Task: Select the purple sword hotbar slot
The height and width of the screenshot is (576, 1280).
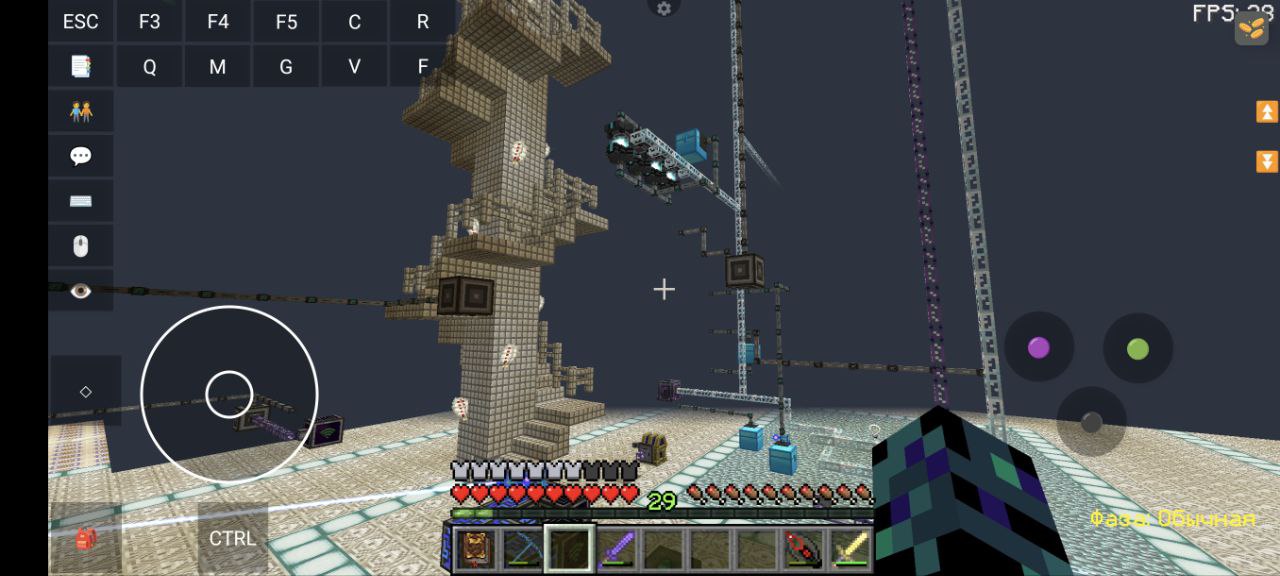Action: [x=616, y=548]
